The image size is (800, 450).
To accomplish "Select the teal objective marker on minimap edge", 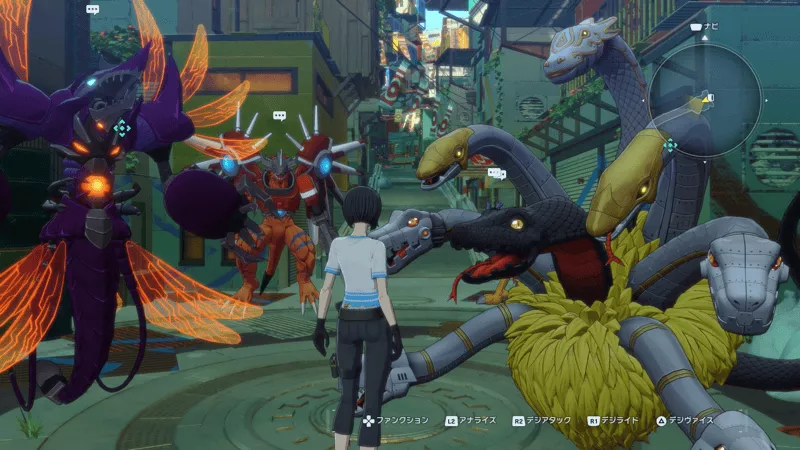I will [x=670, y=145].
